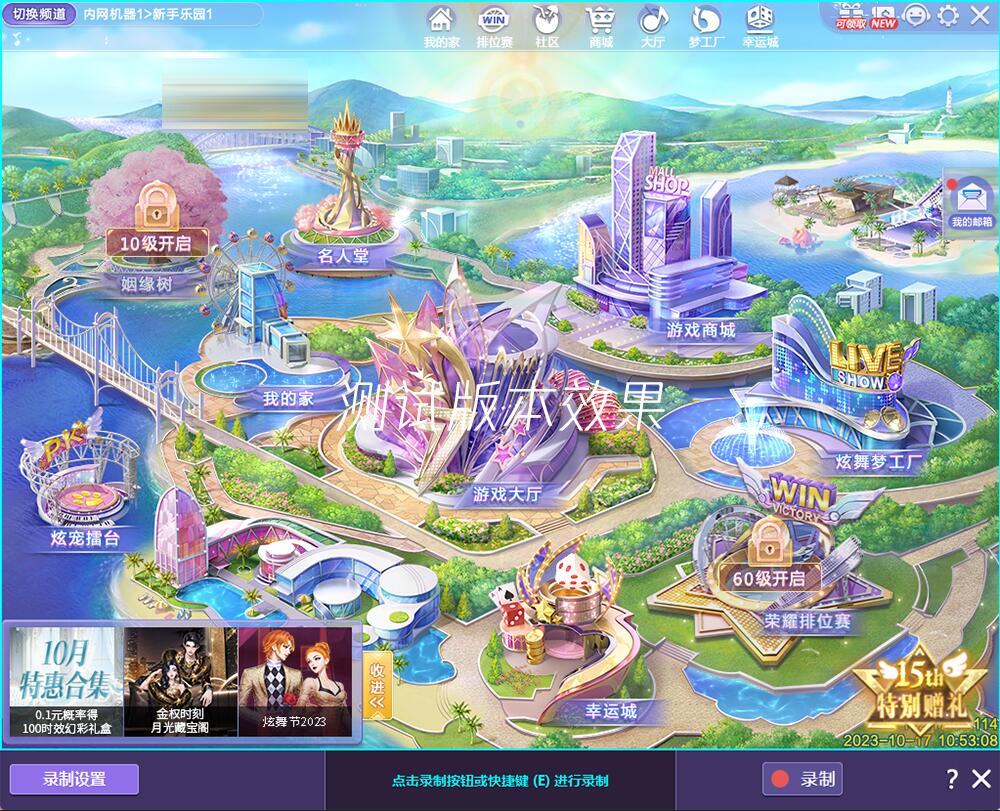View the 10月特惠合集 promotion banner
The image size is (1000, 811).
66,680
